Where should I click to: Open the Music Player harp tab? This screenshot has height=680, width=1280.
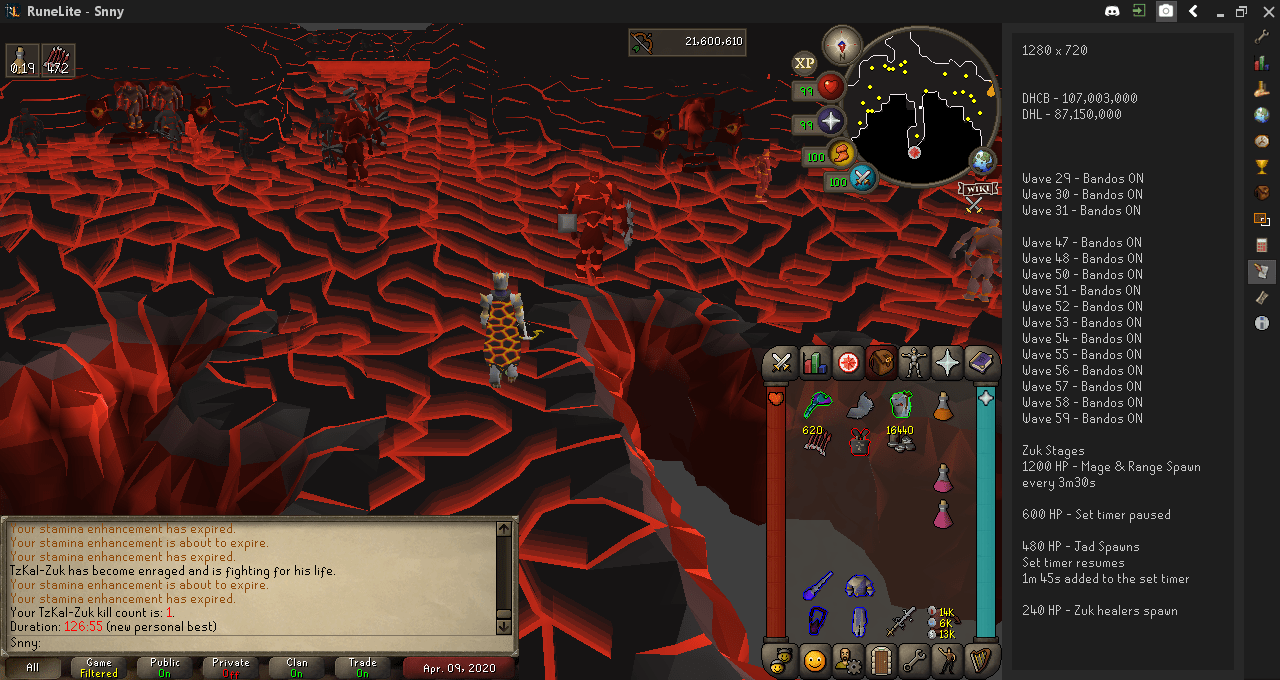tap(980, 660)
